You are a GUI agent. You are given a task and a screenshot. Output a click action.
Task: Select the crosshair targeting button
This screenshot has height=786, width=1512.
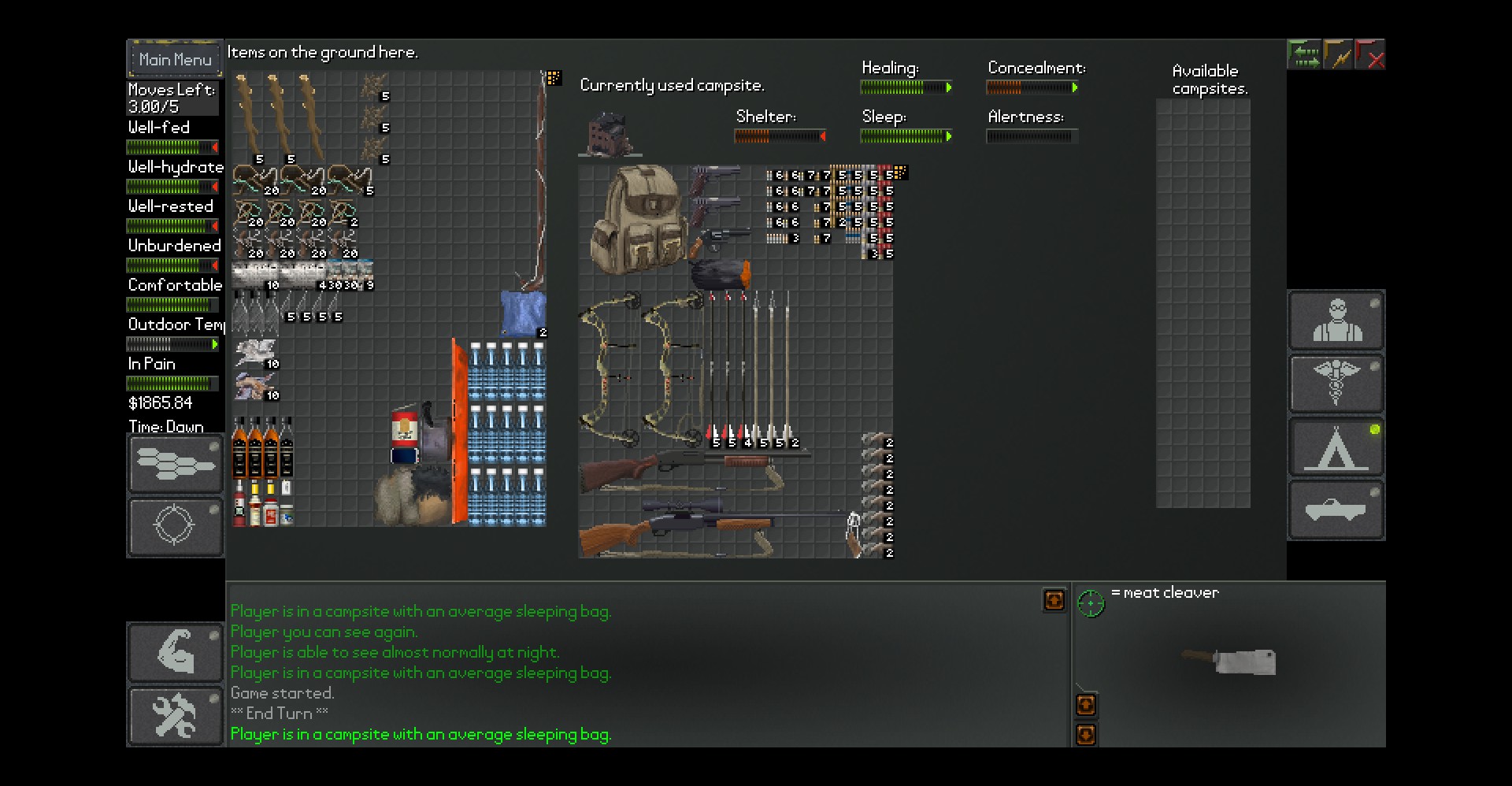click(175, 527)
